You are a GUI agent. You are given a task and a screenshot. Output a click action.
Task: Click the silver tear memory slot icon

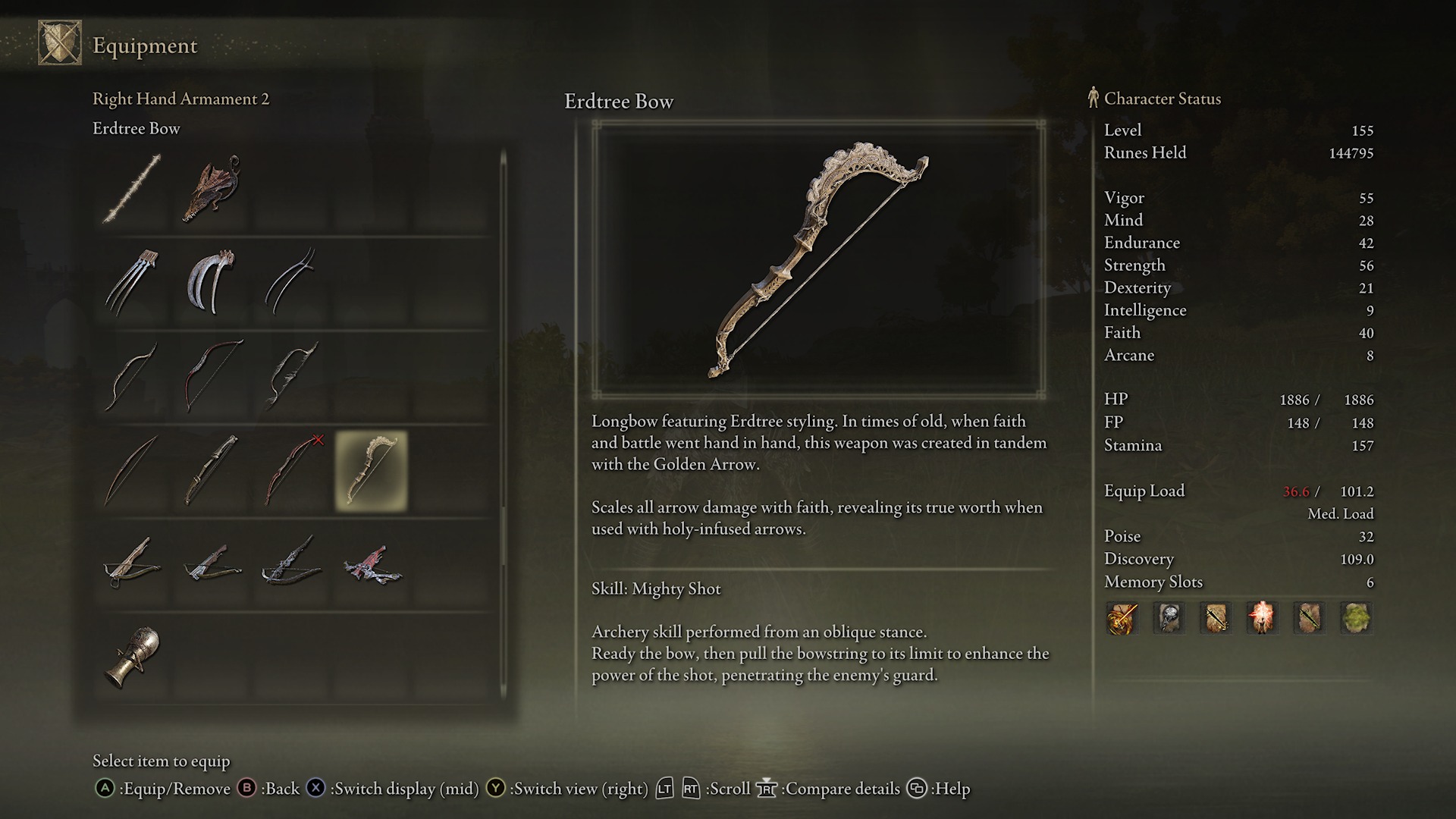(1169, 618)
